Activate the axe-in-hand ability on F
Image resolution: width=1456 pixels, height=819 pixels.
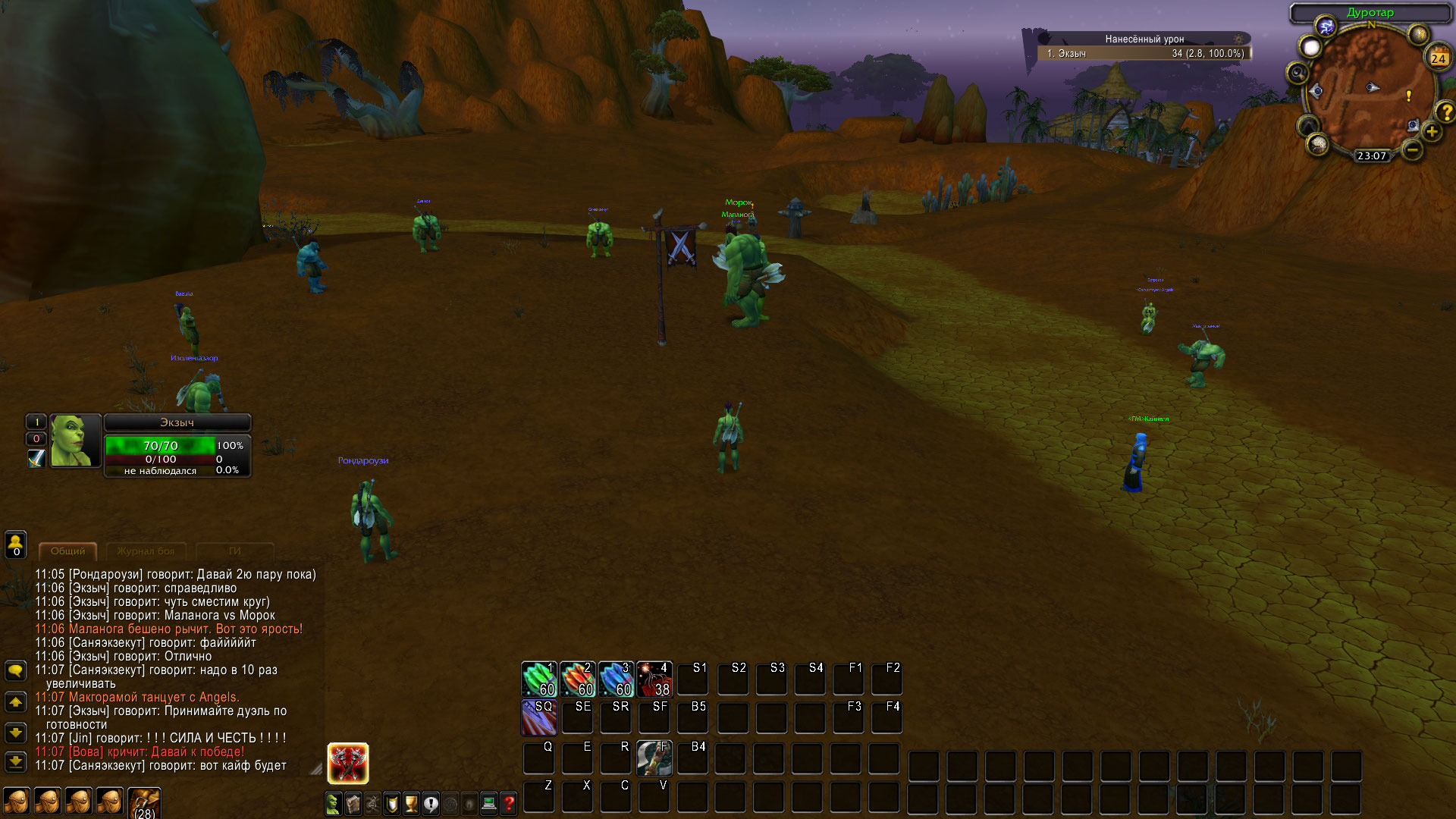click(x=654, y=758)
